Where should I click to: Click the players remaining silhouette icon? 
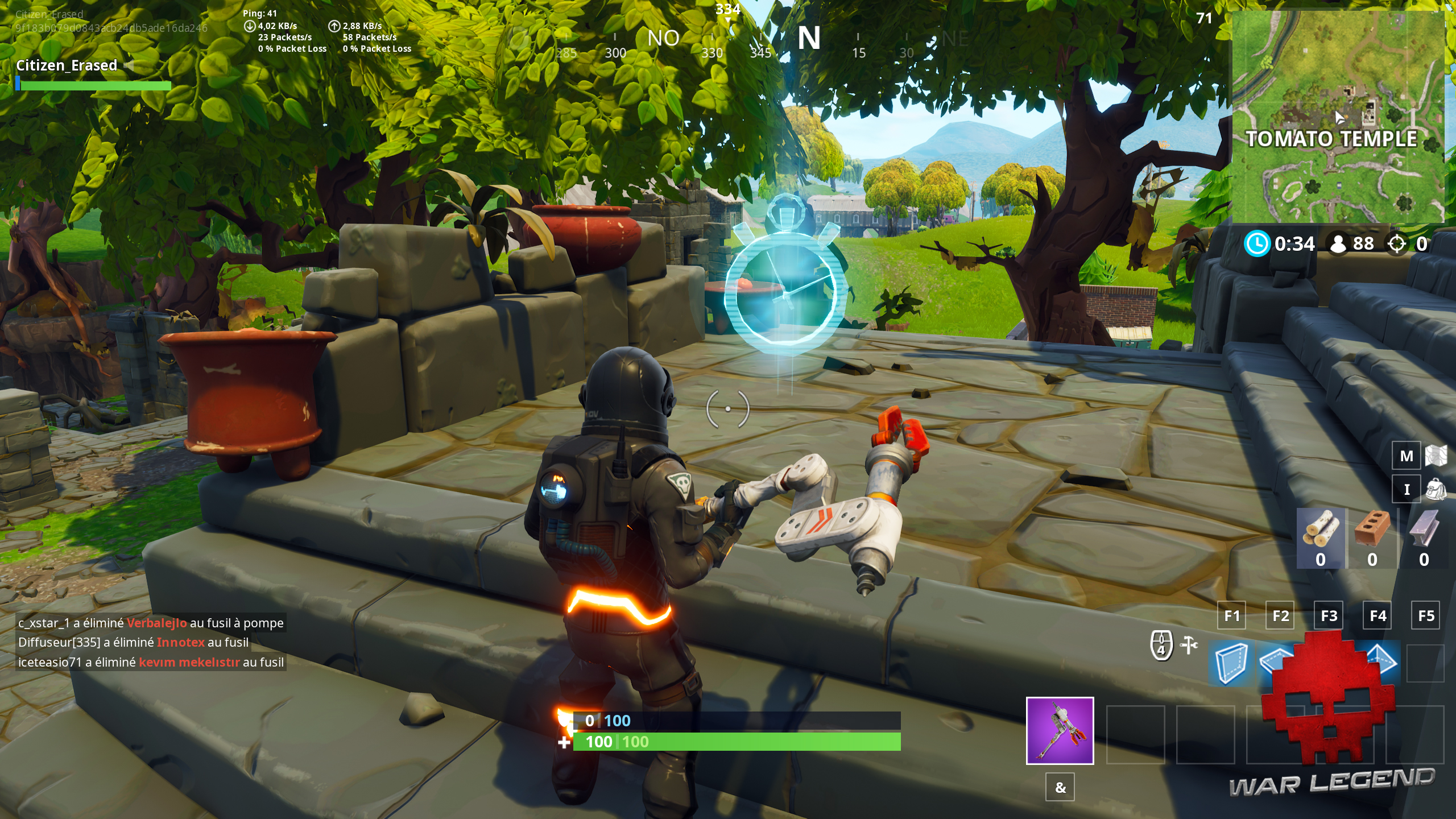click(x=1338, y=243)
